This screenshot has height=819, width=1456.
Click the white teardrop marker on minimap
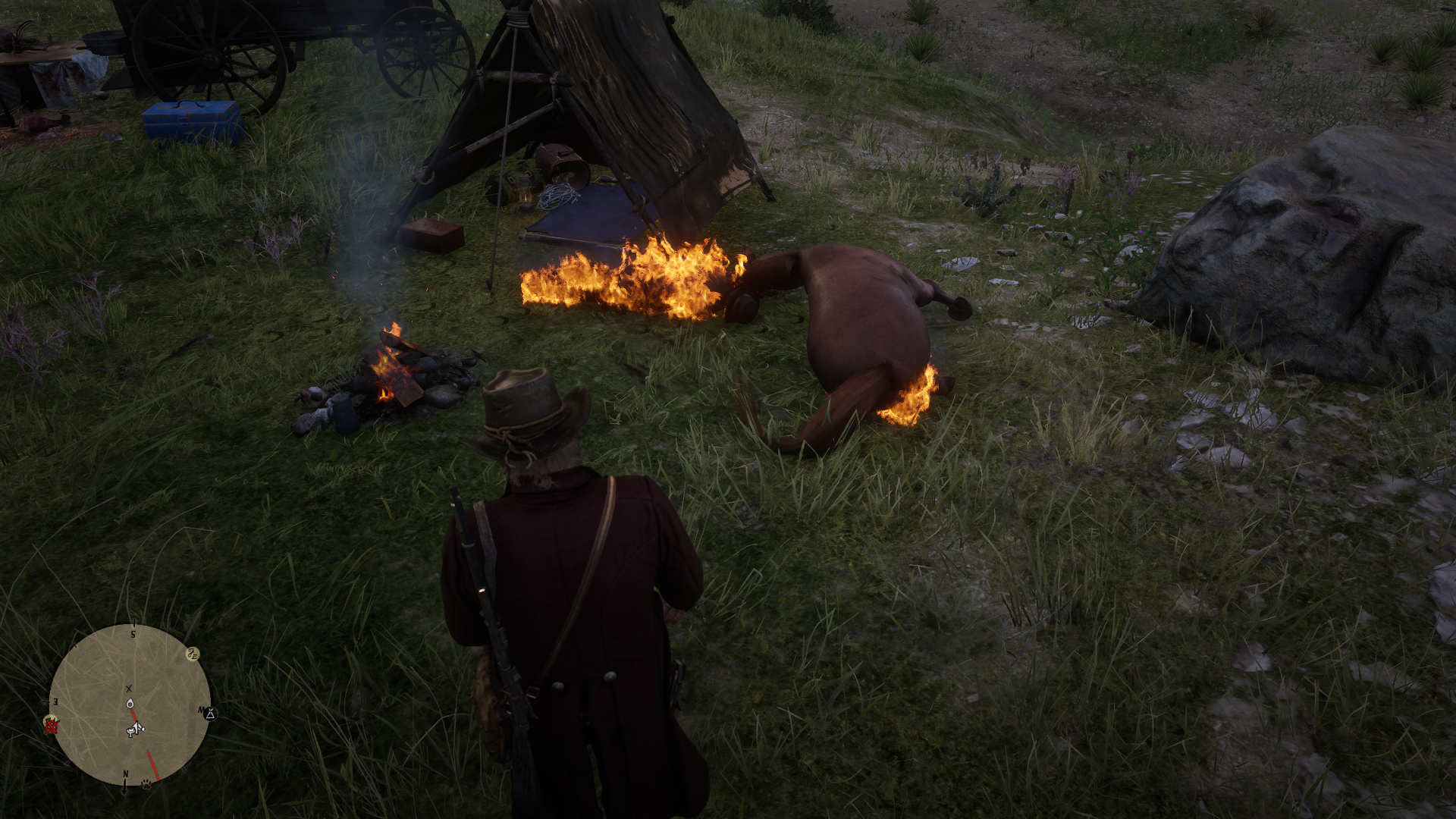click(x=130, y=703)
